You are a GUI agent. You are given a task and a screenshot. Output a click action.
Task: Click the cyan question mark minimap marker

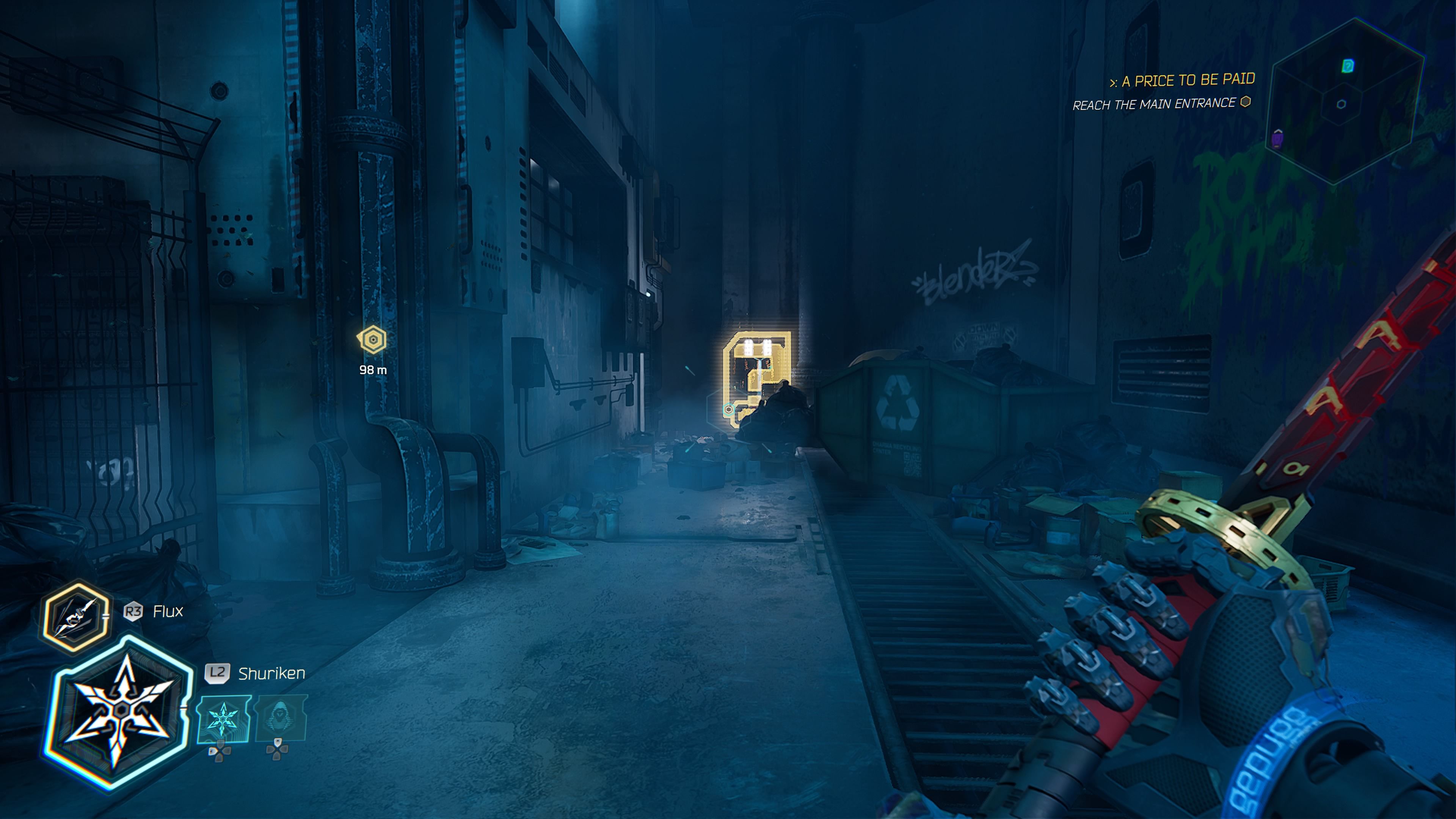pos(1348,66)
